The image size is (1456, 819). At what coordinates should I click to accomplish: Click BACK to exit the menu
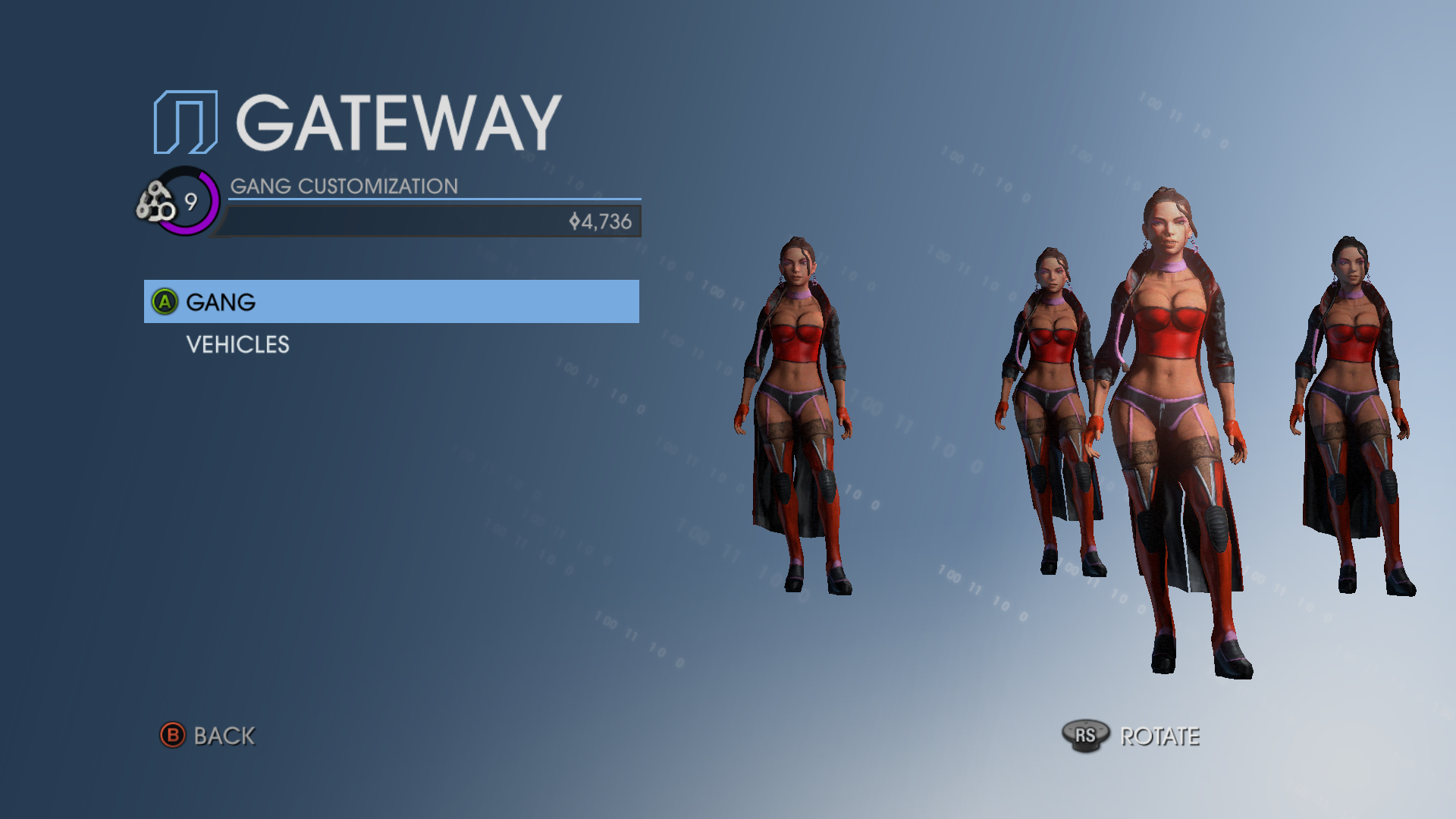224,736
